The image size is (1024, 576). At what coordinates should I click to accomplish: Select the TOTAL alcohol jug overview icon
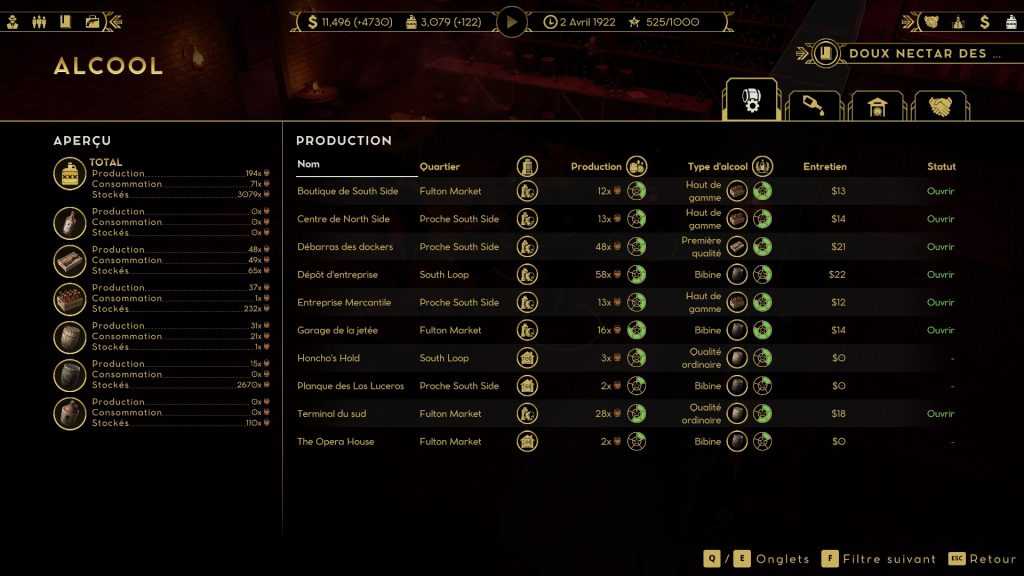click(x=70, y=174)
